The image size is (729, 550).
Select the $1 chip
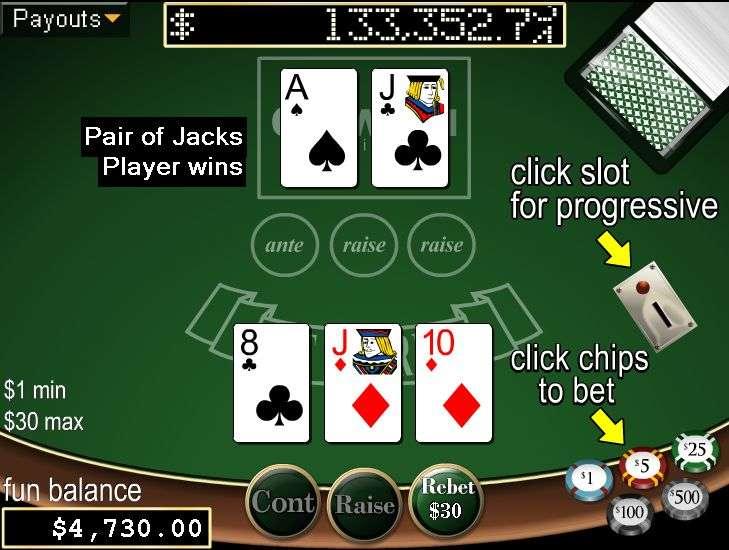point(588,481)
